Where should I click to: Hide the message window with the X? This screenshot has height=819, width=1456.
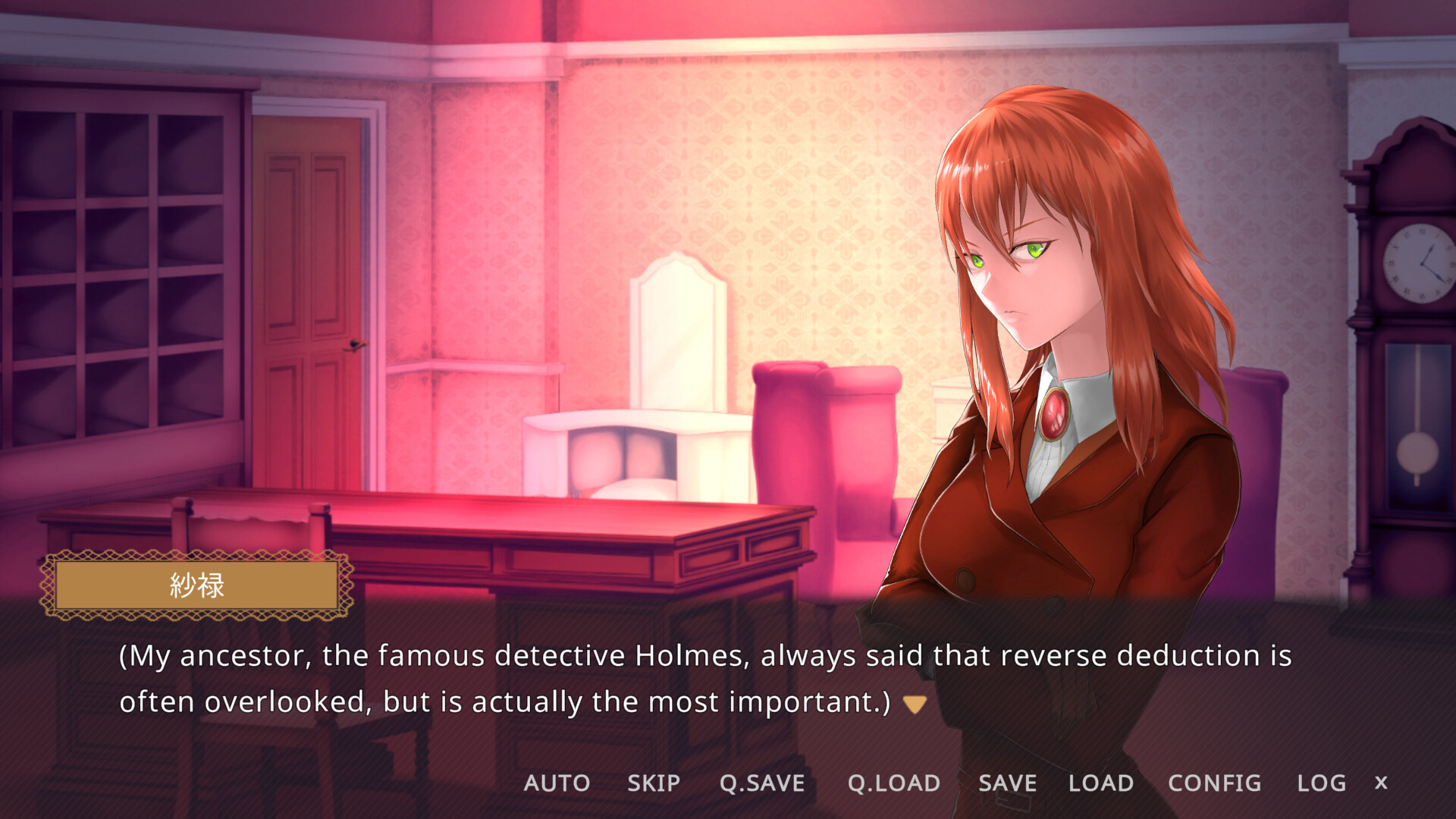coord(1382,783)
